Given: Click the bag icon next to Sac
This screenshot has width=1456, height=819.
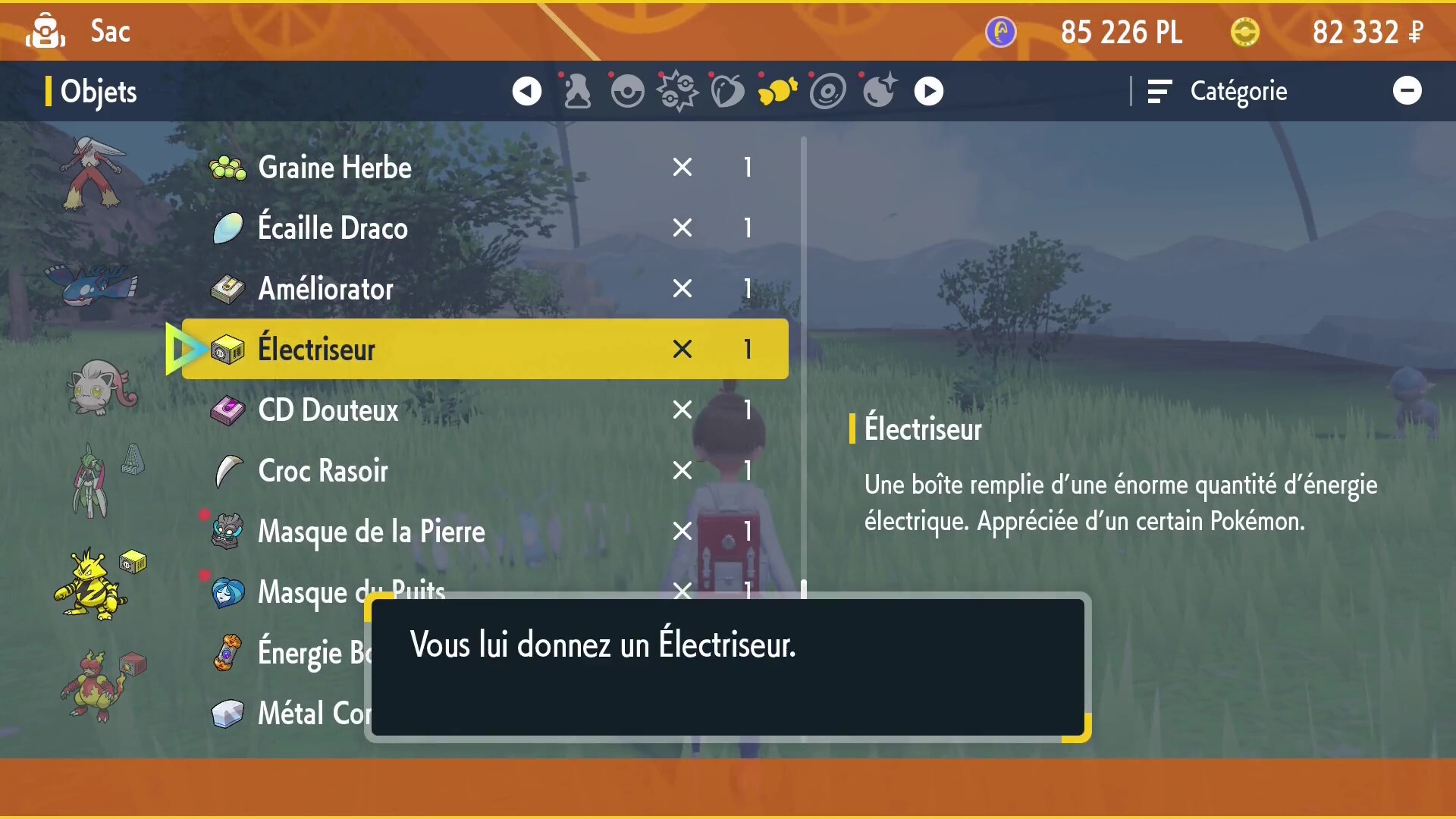Looking at the screenshot, I should coord(45,30).
